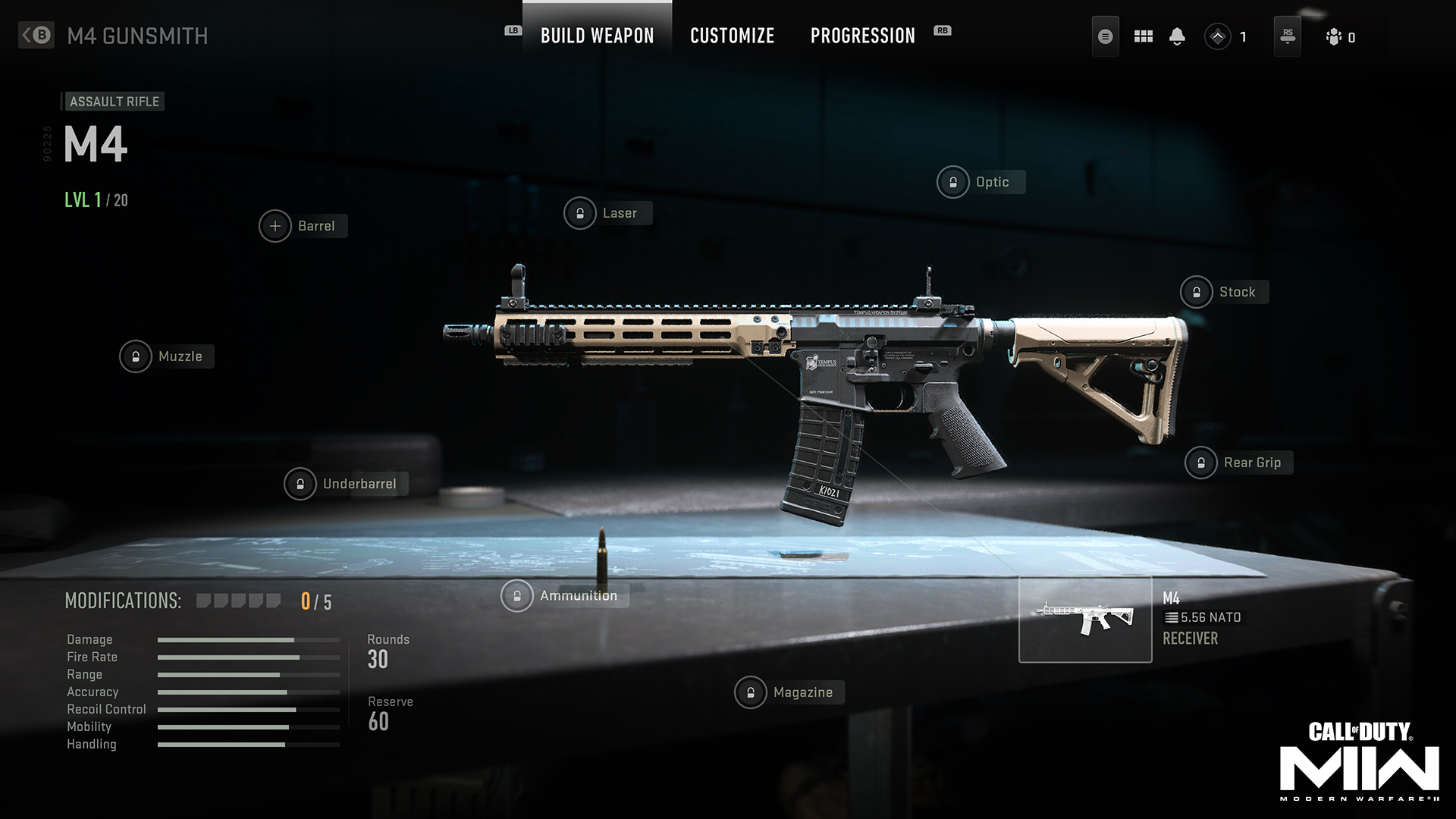Open the options menu icon

[1105, 36]
